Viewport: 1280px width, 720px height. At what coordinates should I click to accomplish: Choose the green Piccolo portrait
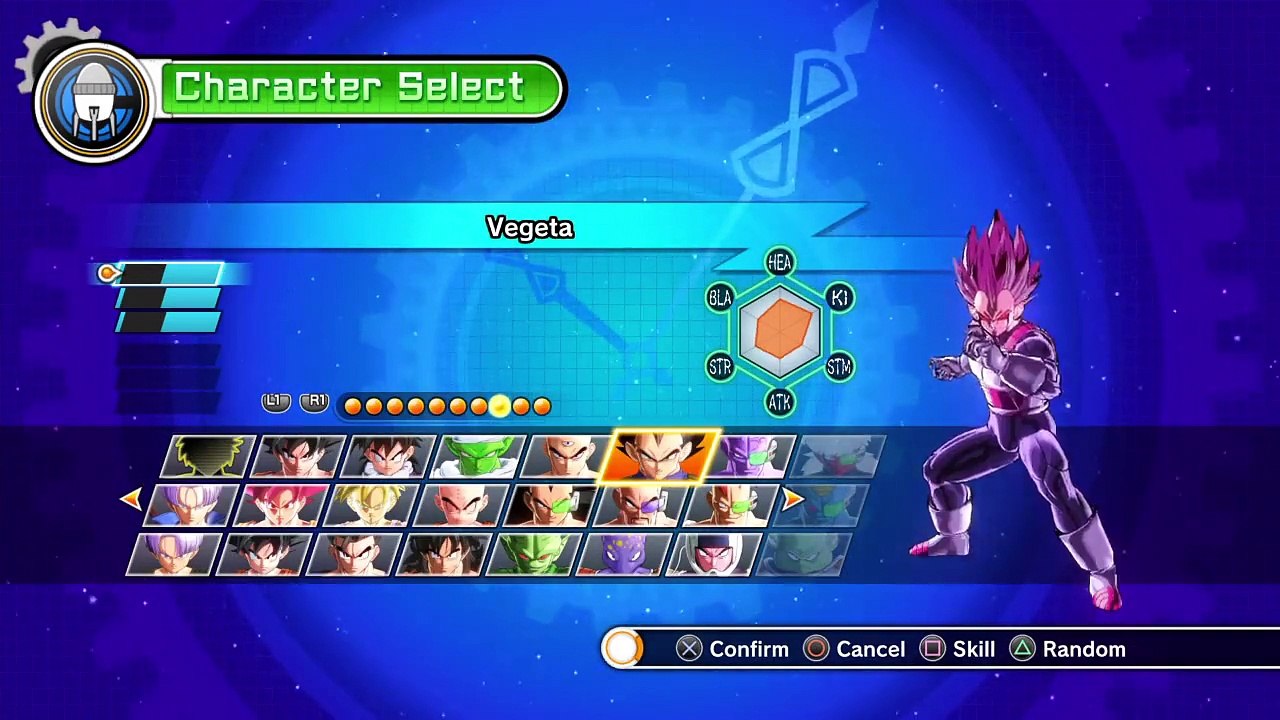tap(478, 457)
